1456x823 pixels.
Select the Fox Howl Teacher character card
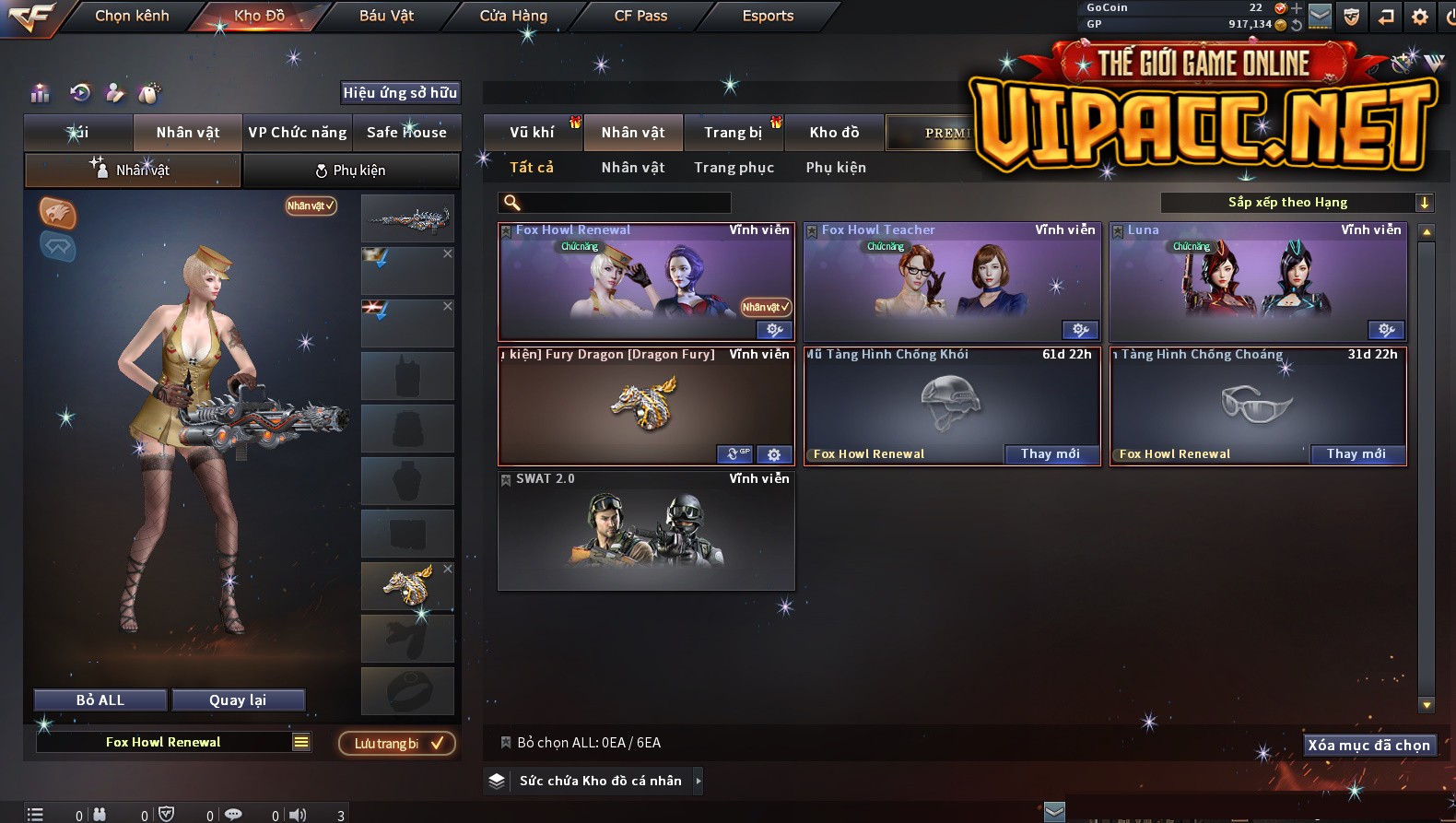(x=952, y=283)
